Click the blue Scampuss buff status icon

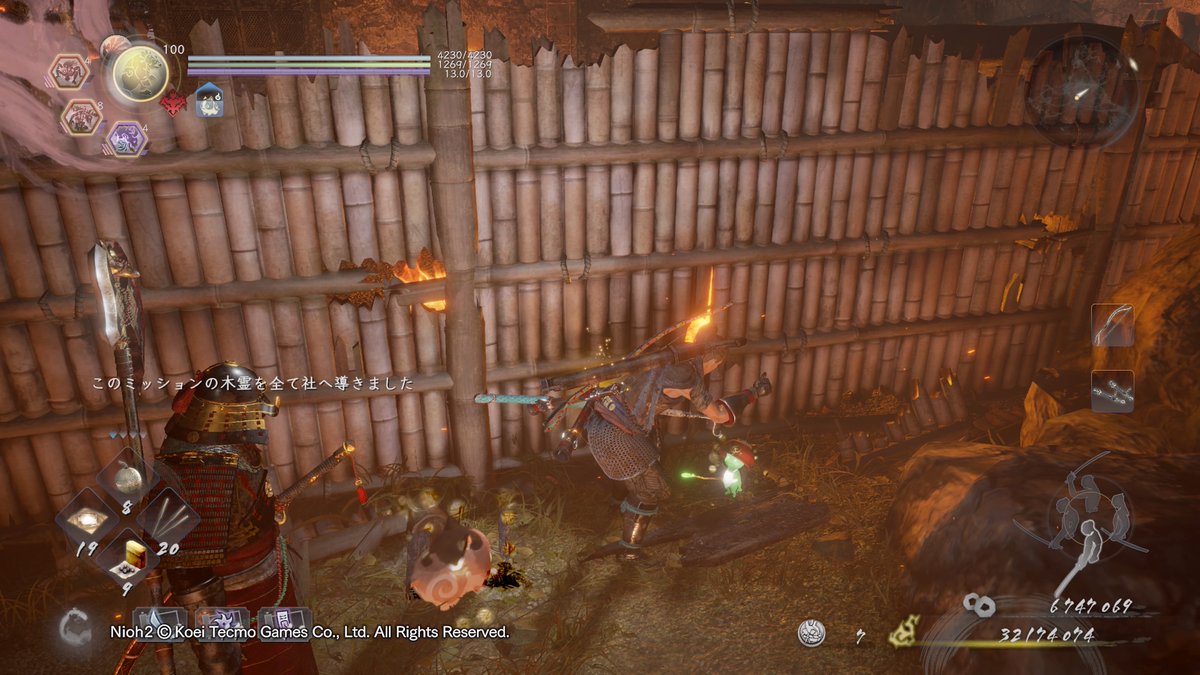click(x=210, y=101)
